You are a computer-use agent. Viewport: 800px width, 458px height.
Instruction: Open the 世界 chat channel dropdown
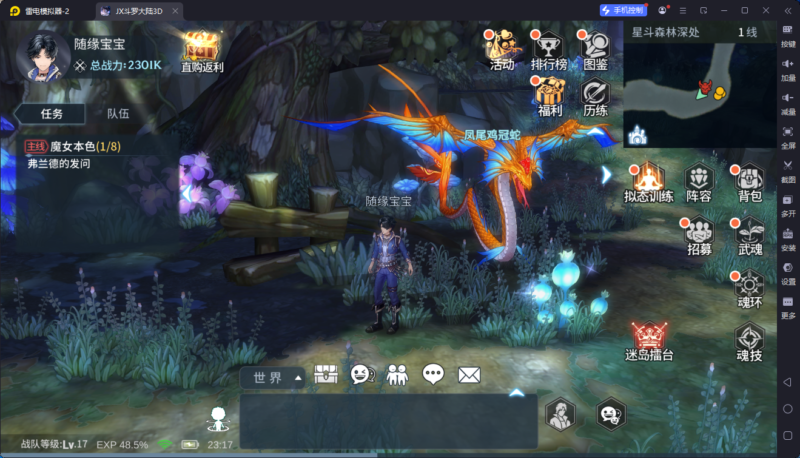click(272, 378)
